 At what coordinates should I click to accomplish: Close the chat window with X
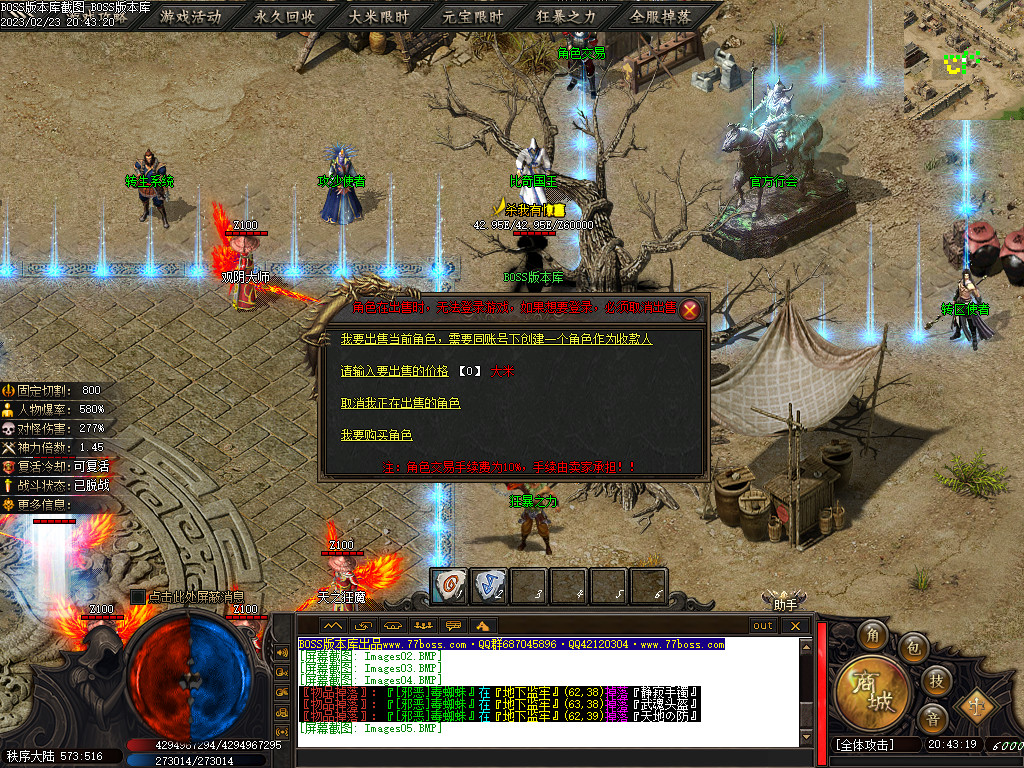(x=795, y=626)
